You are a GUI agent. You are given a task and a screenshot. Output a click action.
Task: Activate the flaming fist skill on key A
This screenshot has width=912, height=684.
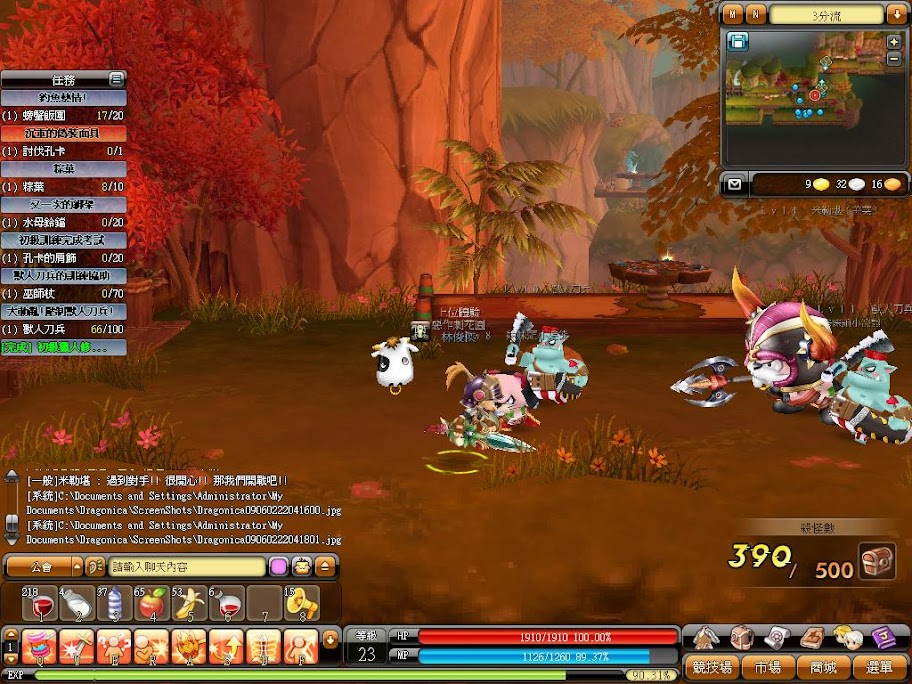pos(188,647)
